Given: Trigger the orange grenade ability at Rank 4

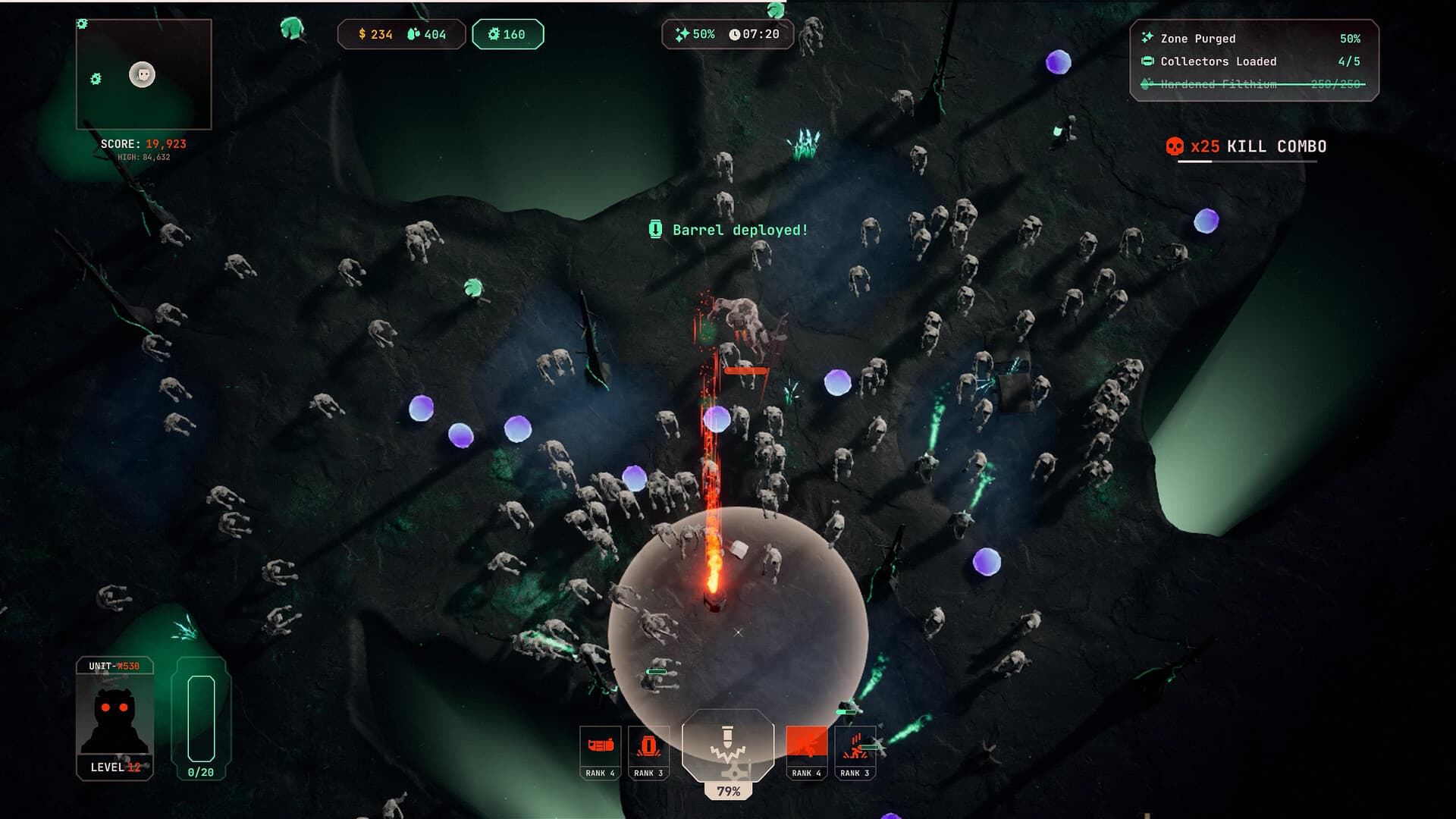Looking at the screenshot, I should [x=806, y=752].
